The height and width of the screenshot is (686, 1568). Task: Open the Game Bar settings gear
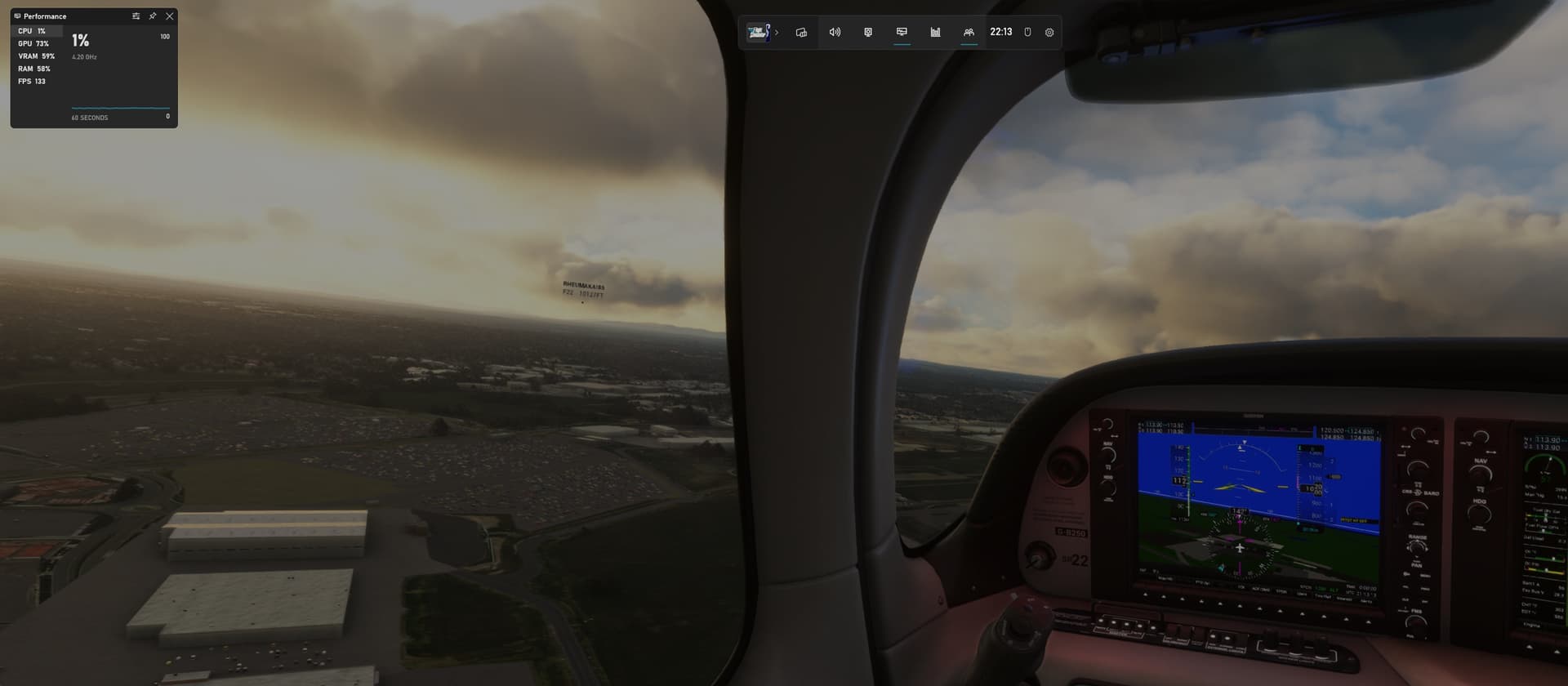pos(1049,33)
